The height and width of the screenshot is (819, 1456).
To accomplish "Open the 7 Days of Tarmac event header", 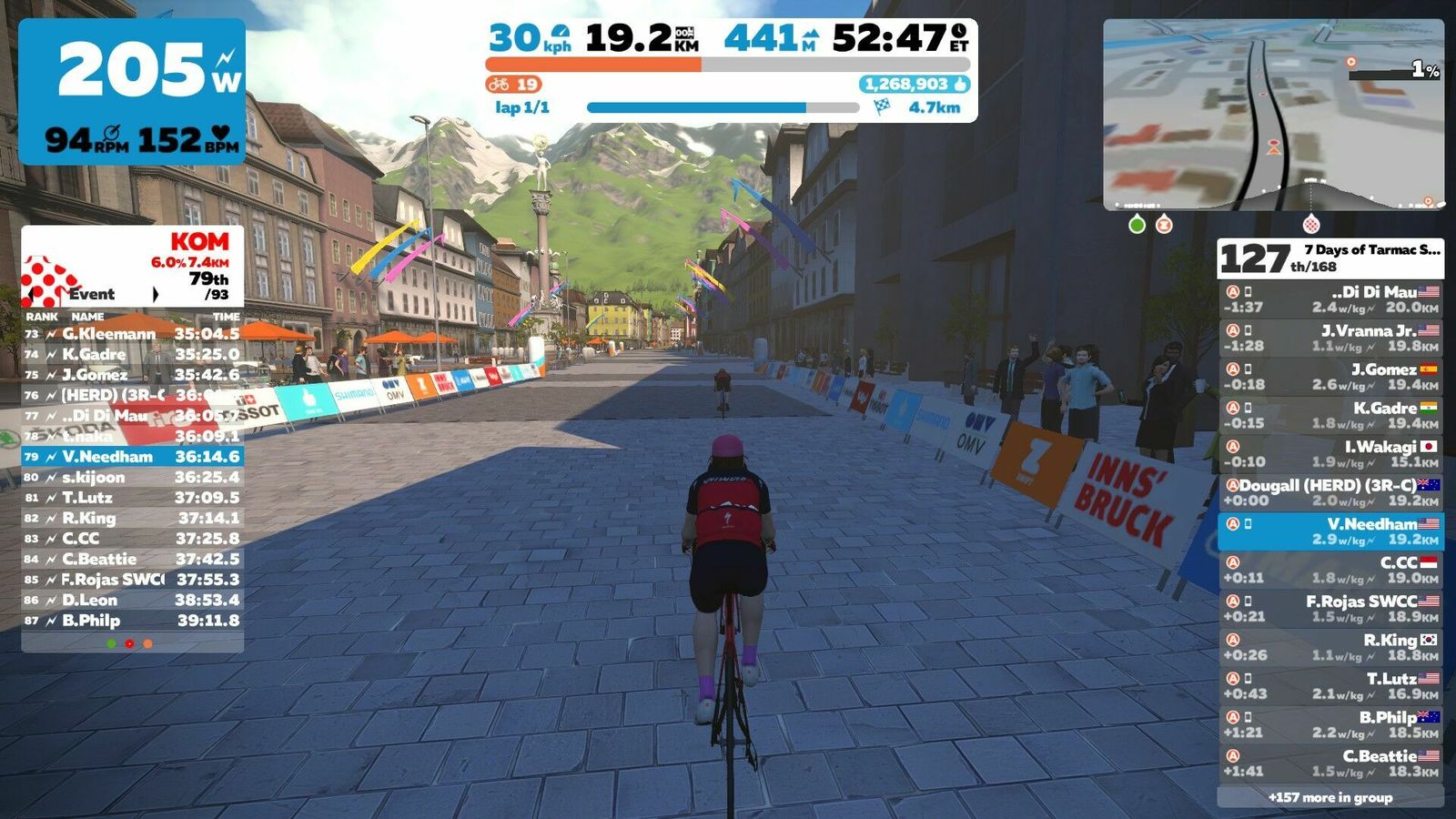I will point(1330,258).
